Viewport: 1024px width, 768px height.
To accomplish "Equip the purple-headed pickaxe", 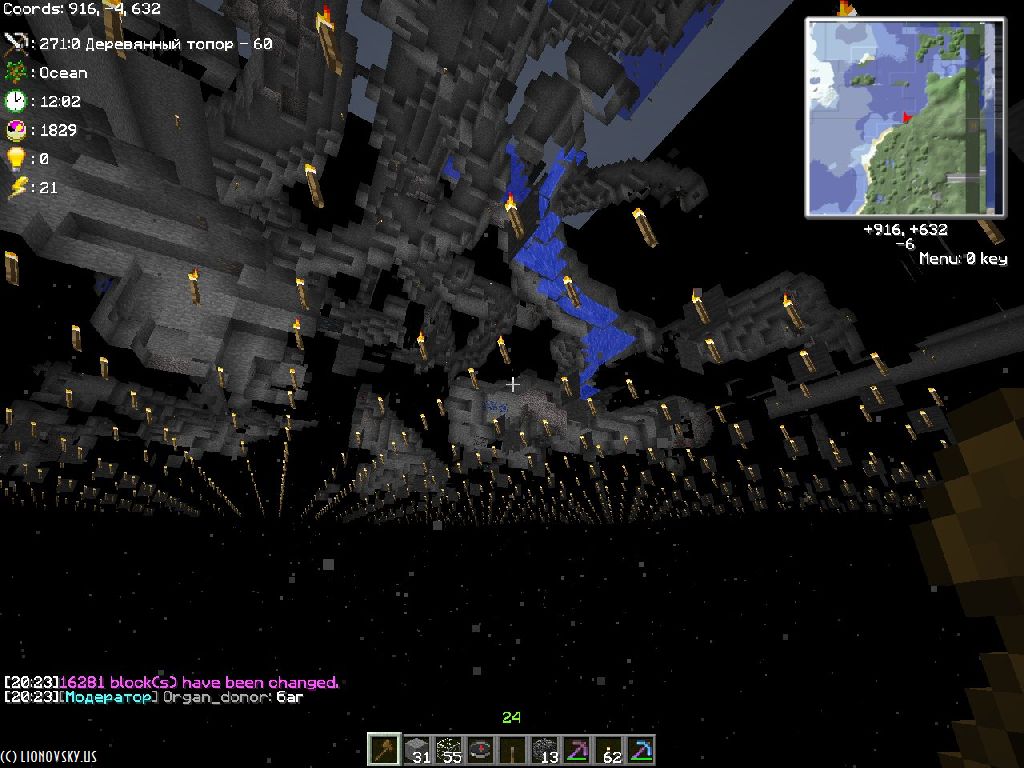I will [577, 749].
